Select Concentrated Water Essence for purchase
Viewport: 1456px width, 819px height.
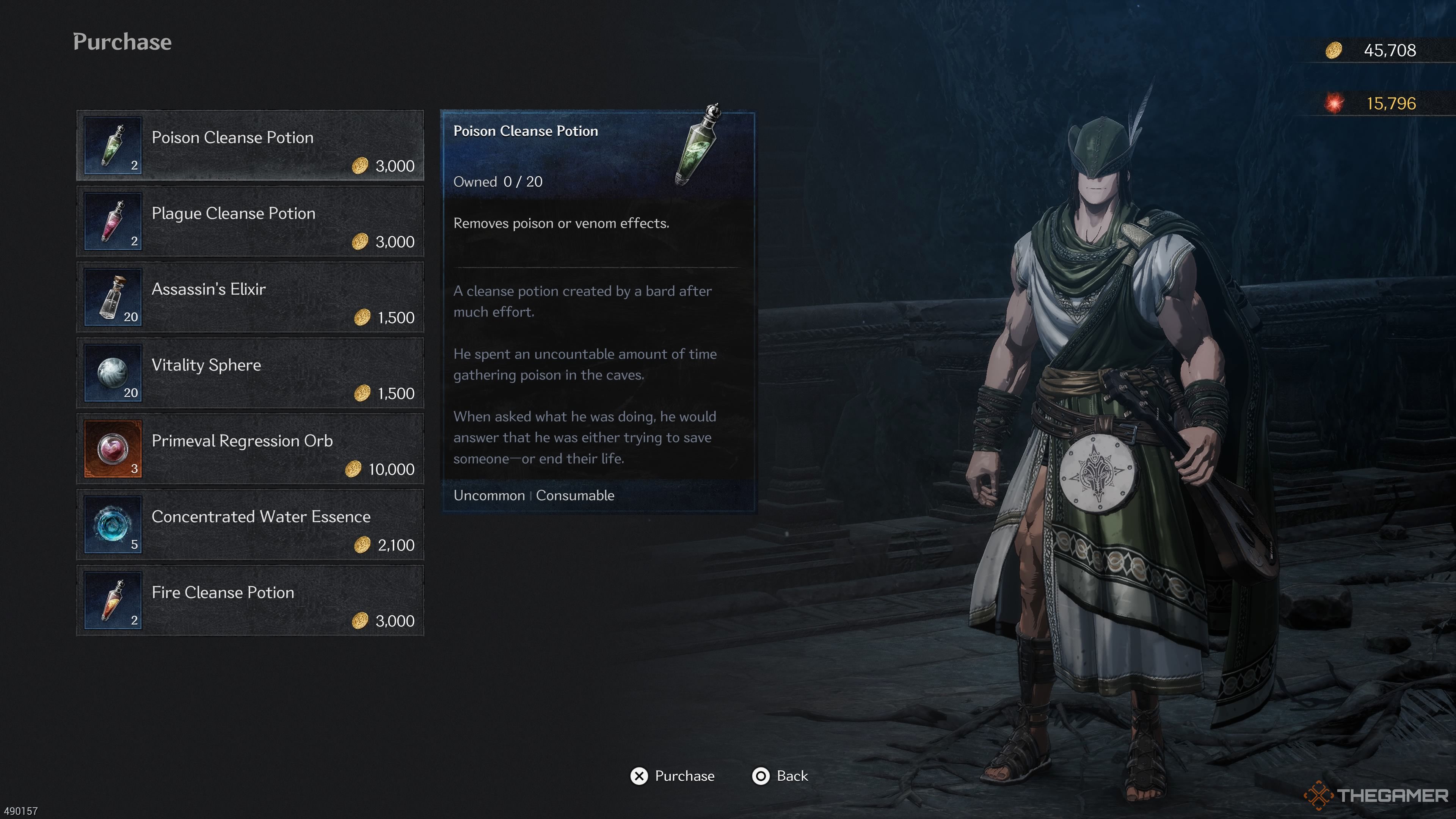[x=250, y=524]
